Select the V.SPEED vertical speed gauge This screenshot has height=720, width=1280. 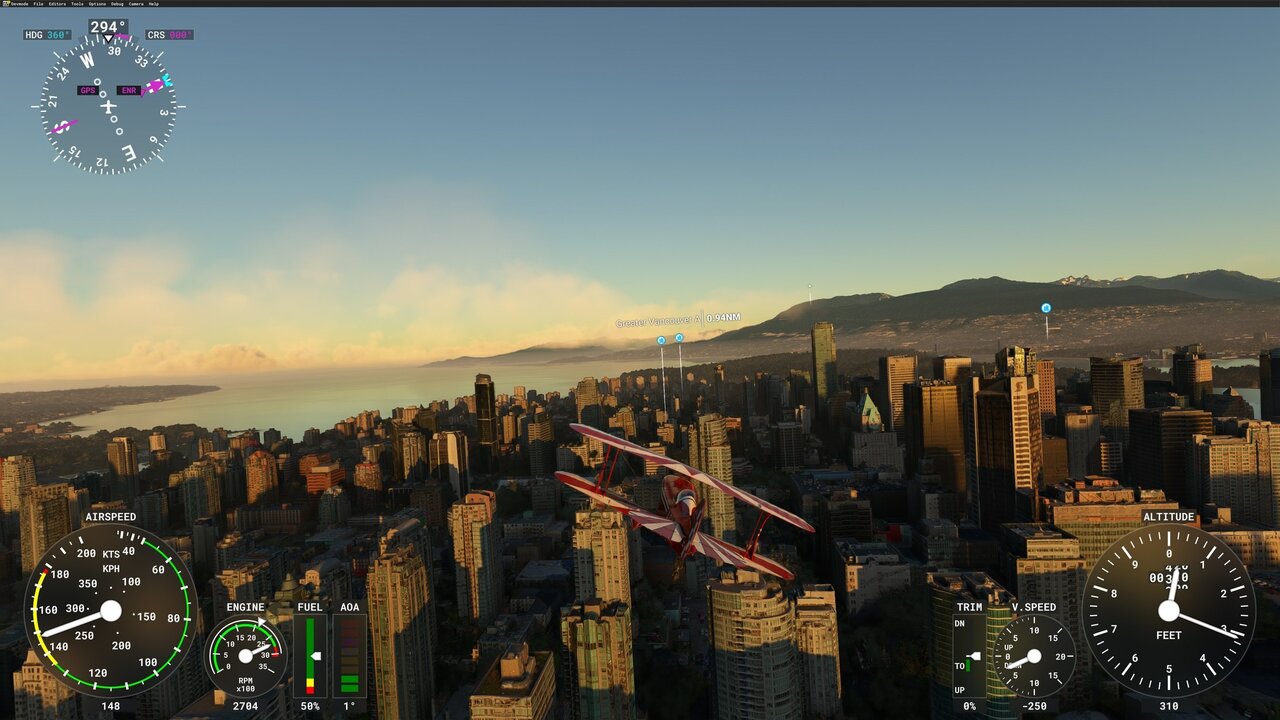pyautogui.click(x=1032, y=655)
